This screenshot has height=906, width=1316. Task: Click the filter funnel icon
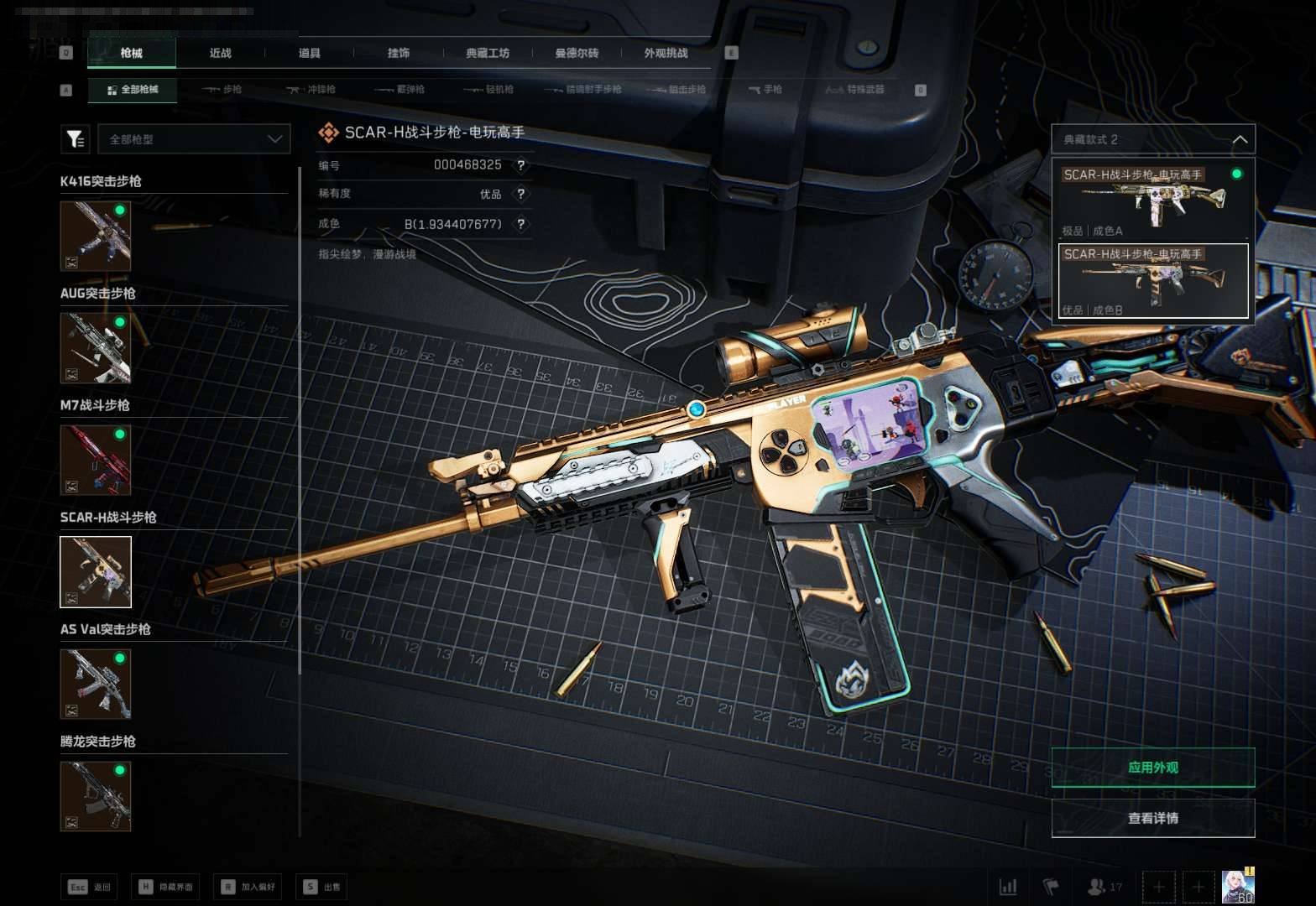click(x=76, y=139)
